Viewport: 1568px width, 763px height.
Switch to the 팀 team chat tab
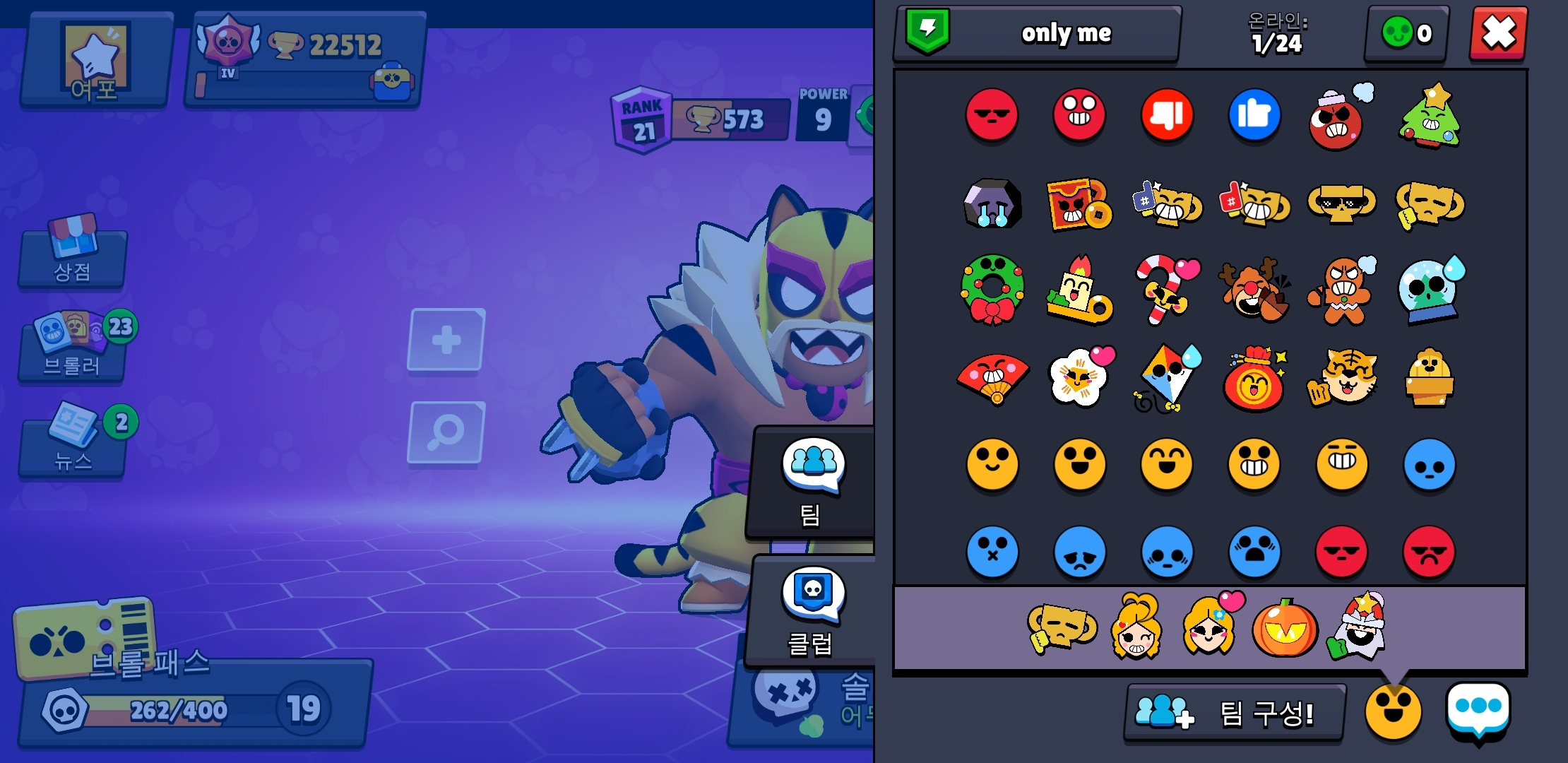click(x=812, y=482)
